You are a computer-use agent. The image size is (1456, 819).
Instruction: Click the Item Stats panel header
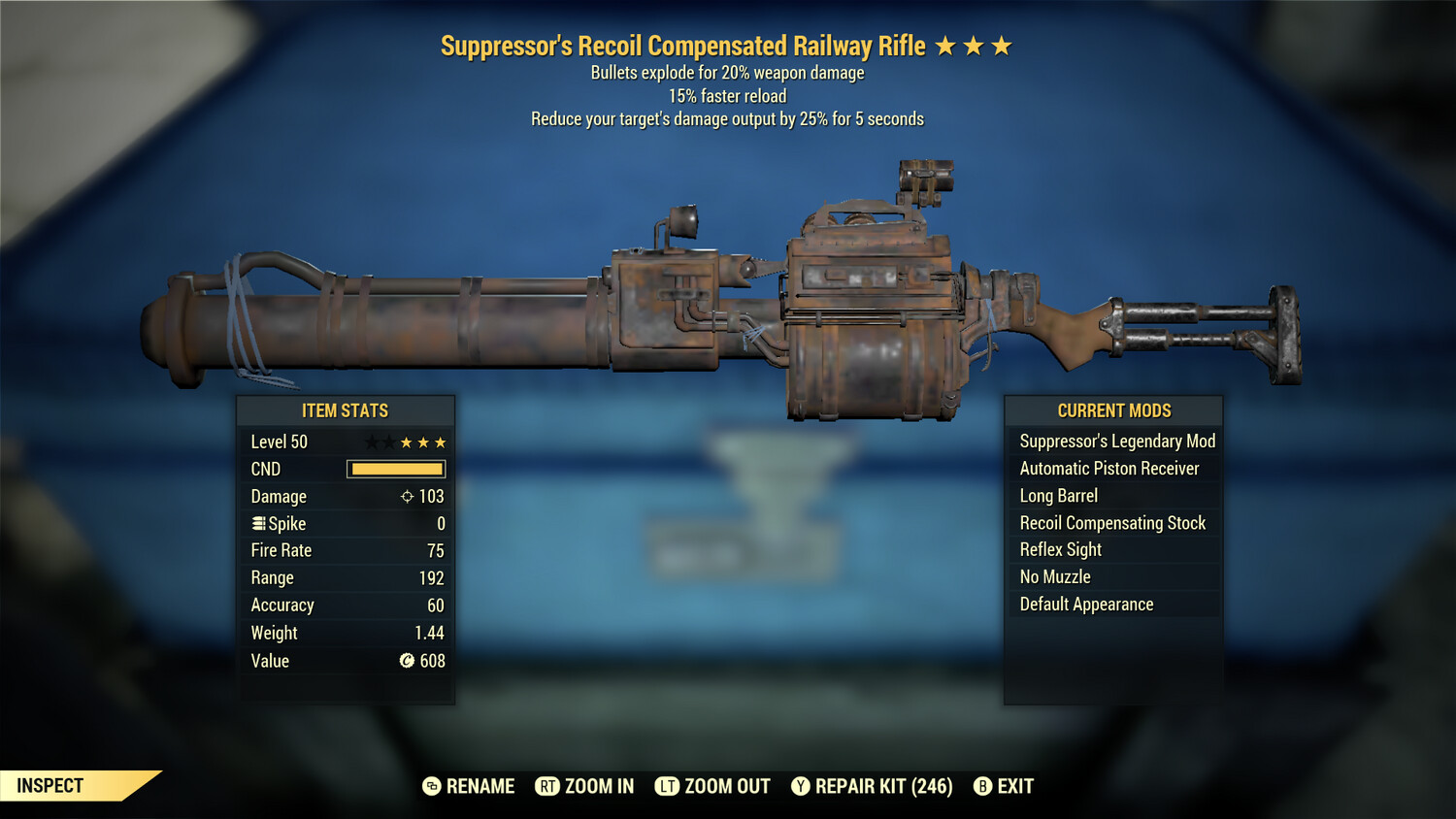(x=346, y=410)
